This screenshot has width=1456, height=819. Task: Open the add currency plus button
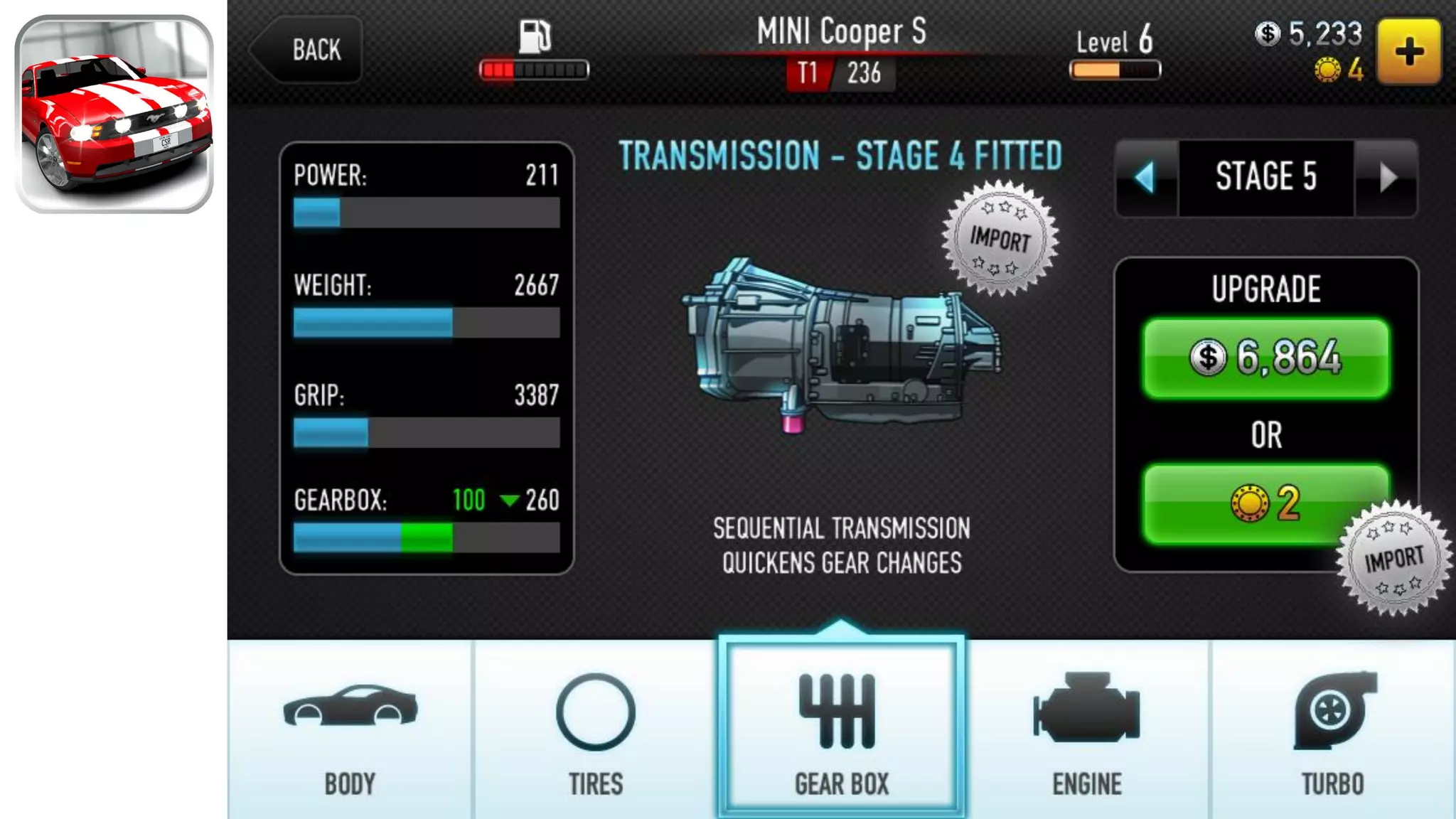1408,52
